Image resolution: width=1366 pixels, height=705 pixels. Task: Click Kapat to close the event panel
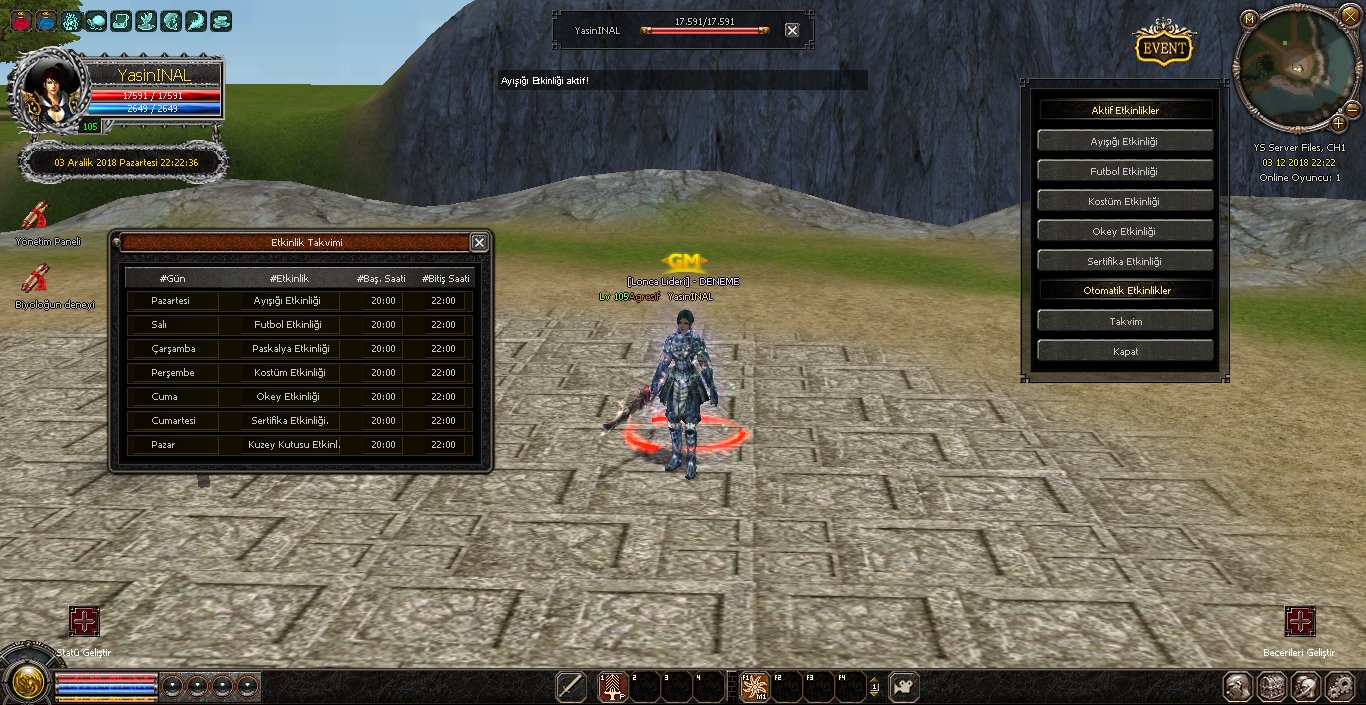[1125, 351]
